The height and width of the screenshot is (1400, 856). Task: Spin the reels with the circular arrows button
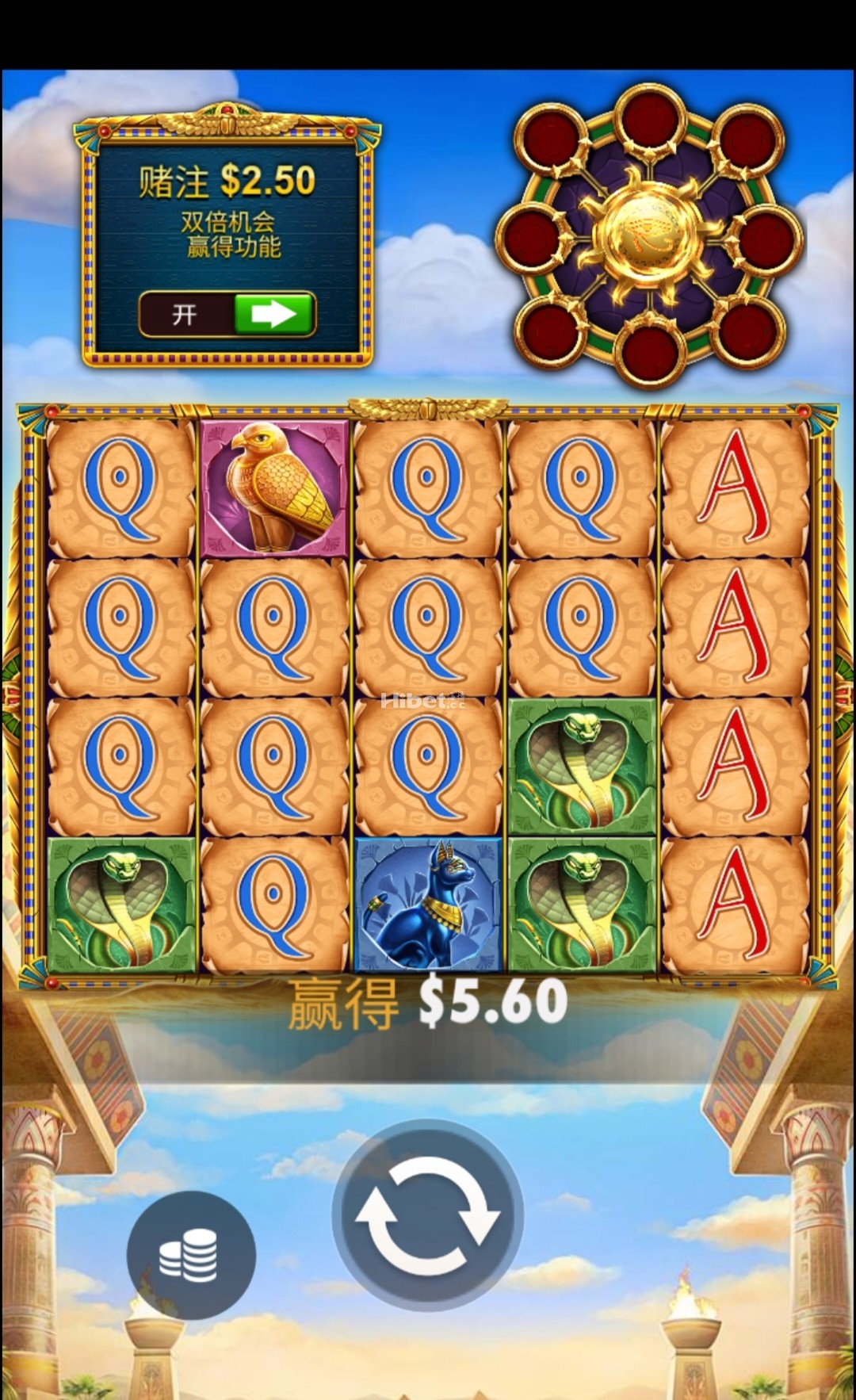[x=427, y=1214]
